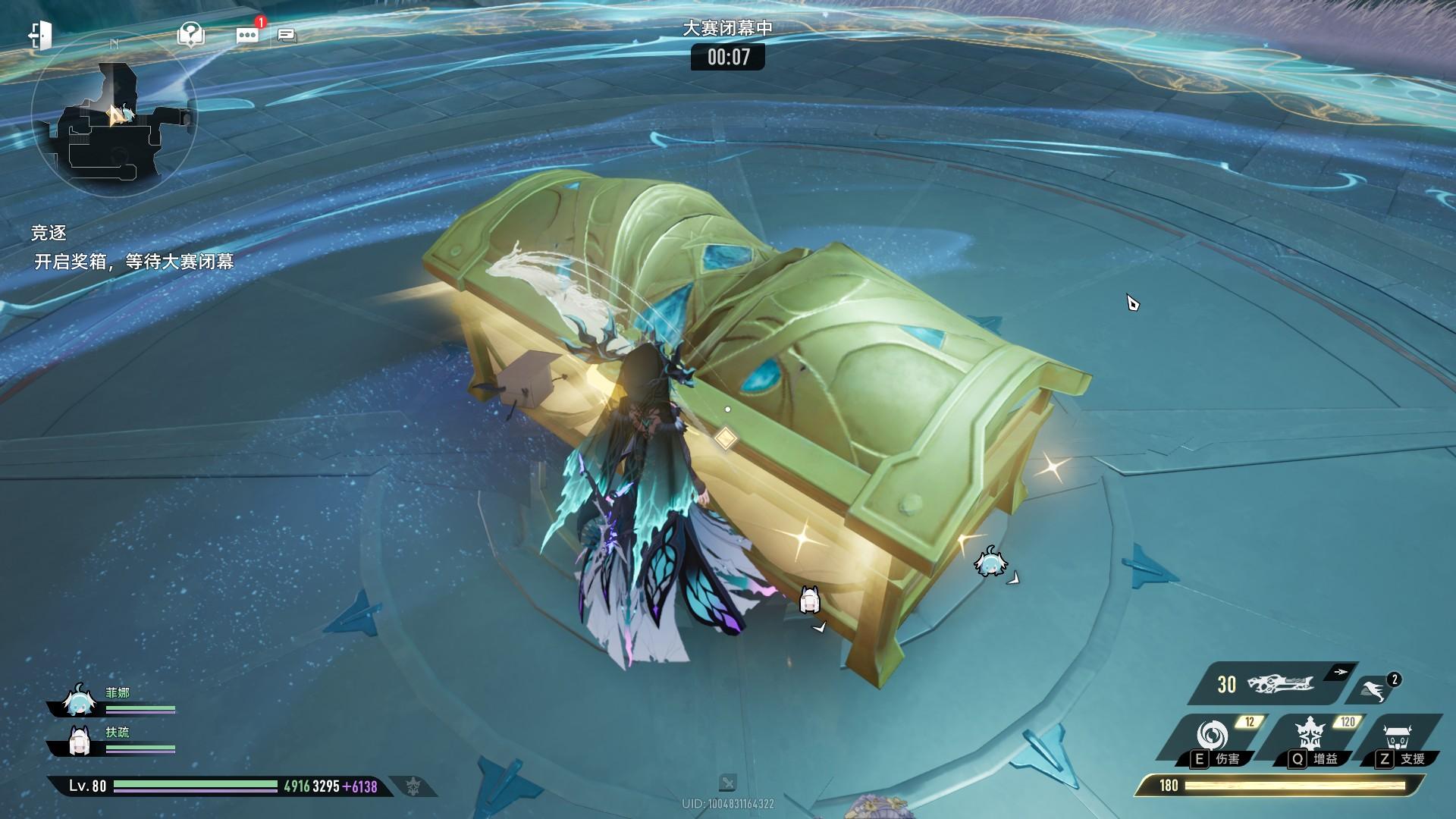
Task: Activate the 增益 crown skill
Action: pyautogui.click(x=1310, y=736)
